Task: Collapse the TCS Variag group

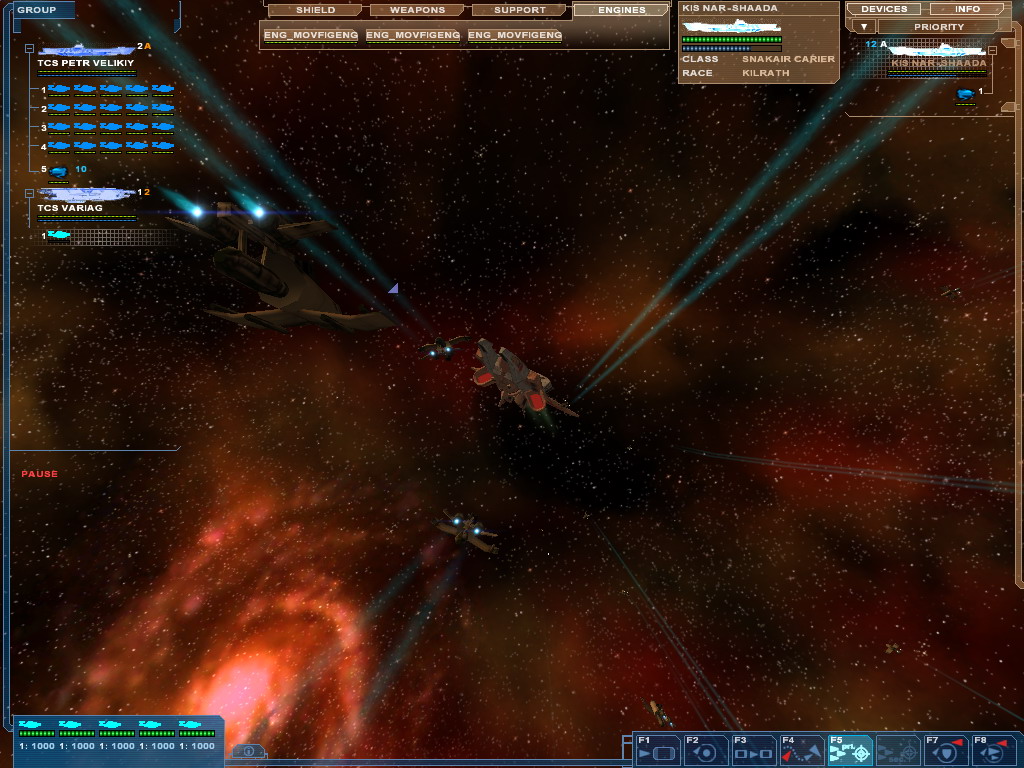Action: pos(29,192)
